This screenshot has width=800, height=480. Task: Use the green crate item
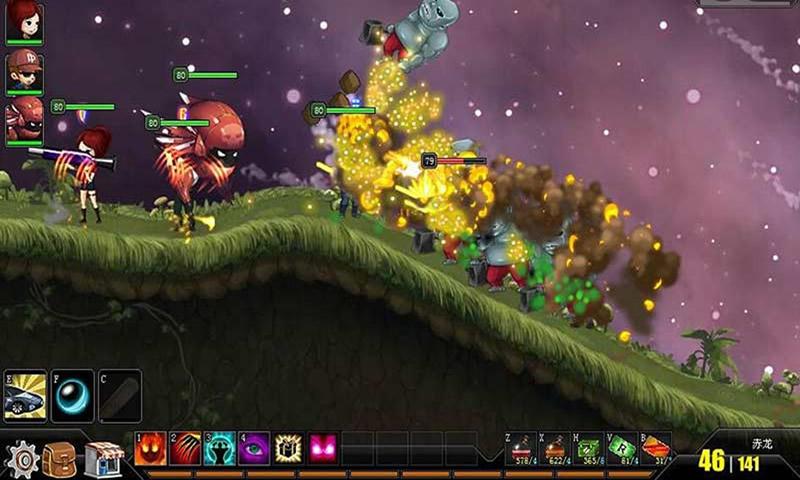(589, 449)
